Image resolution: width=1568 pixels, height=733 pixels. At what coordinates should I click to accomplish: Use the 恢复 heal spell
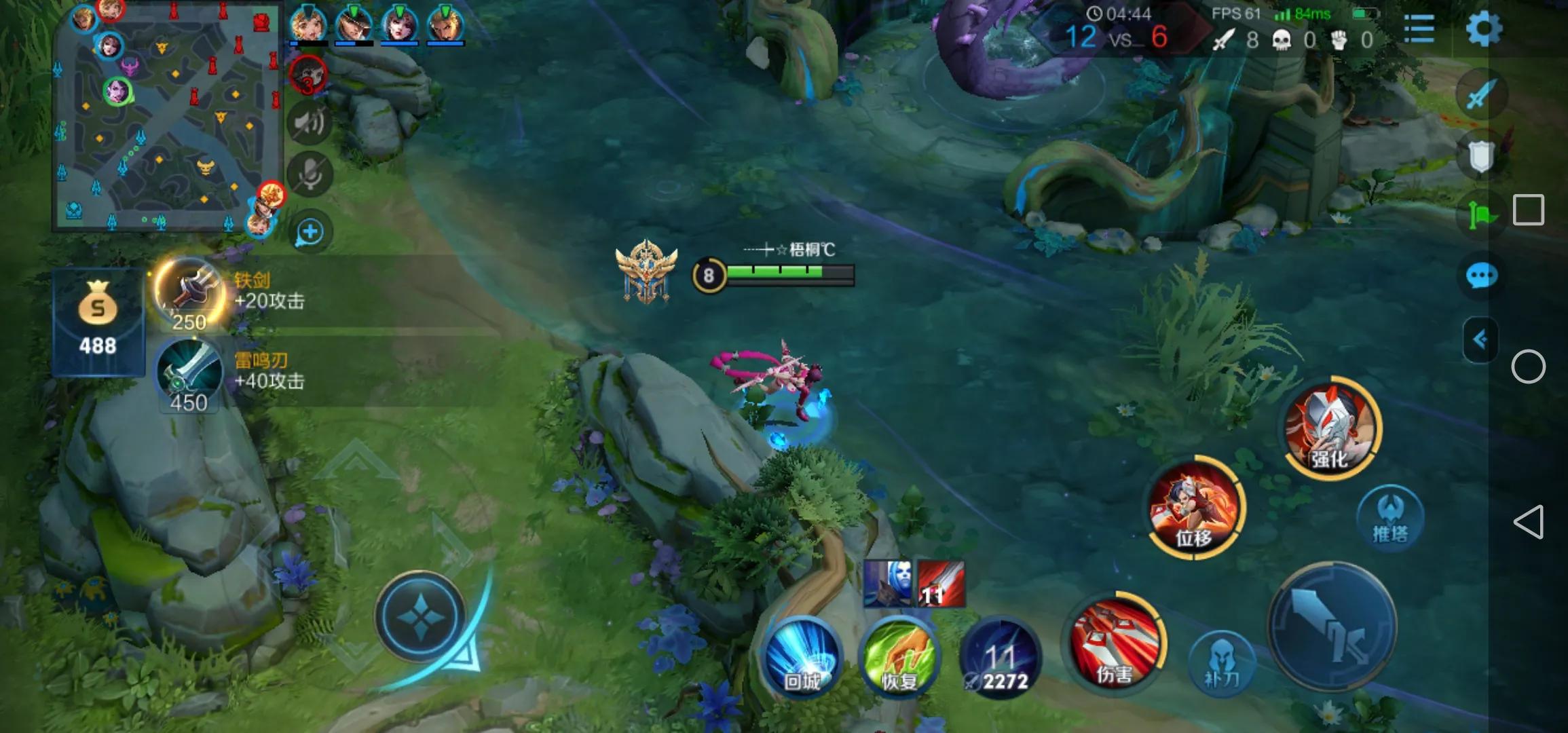(899, 656)
